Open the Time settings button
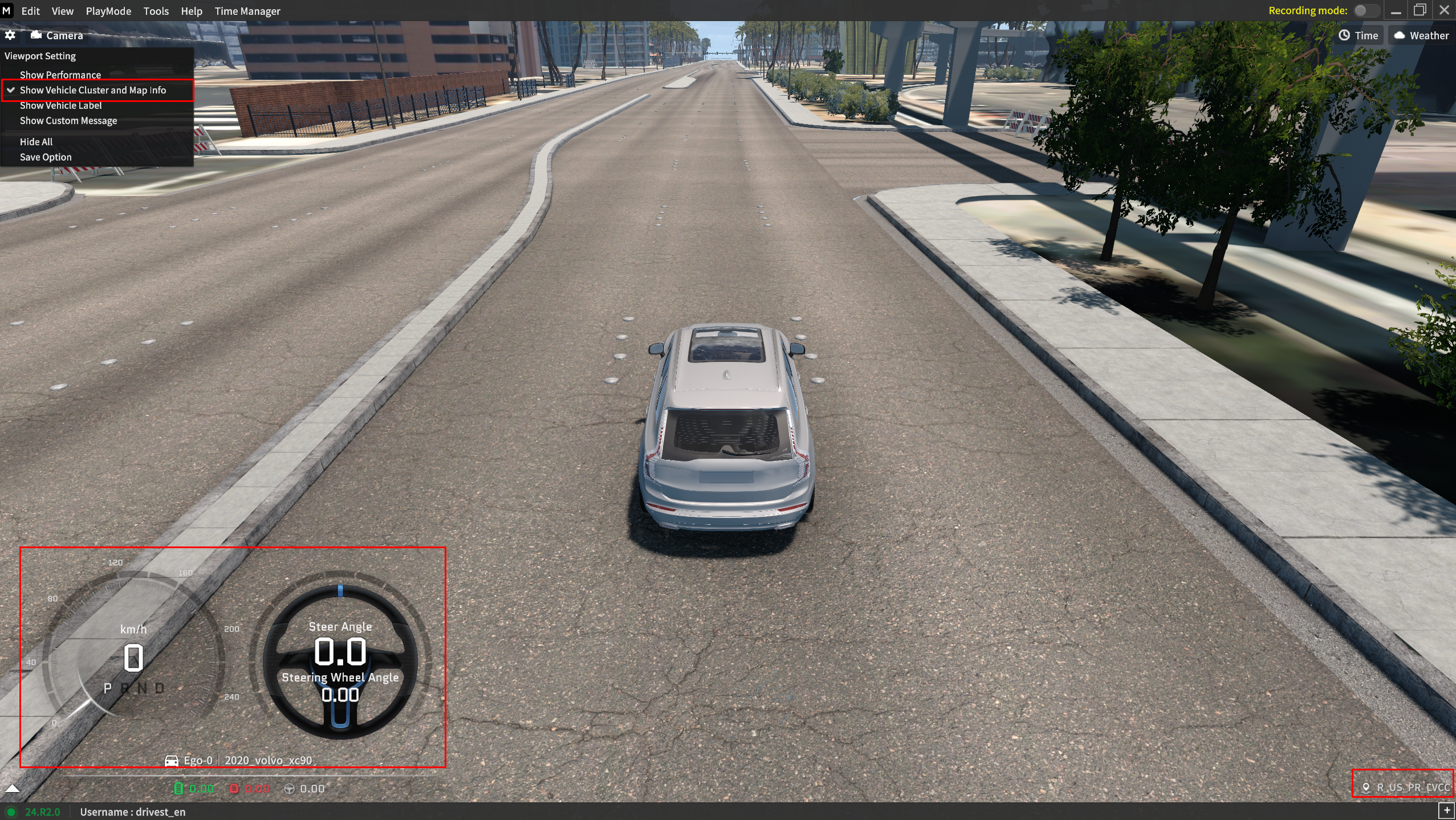Image resolution: width=1456 pixels, height=820 pixels. [x=1359, y=35]
